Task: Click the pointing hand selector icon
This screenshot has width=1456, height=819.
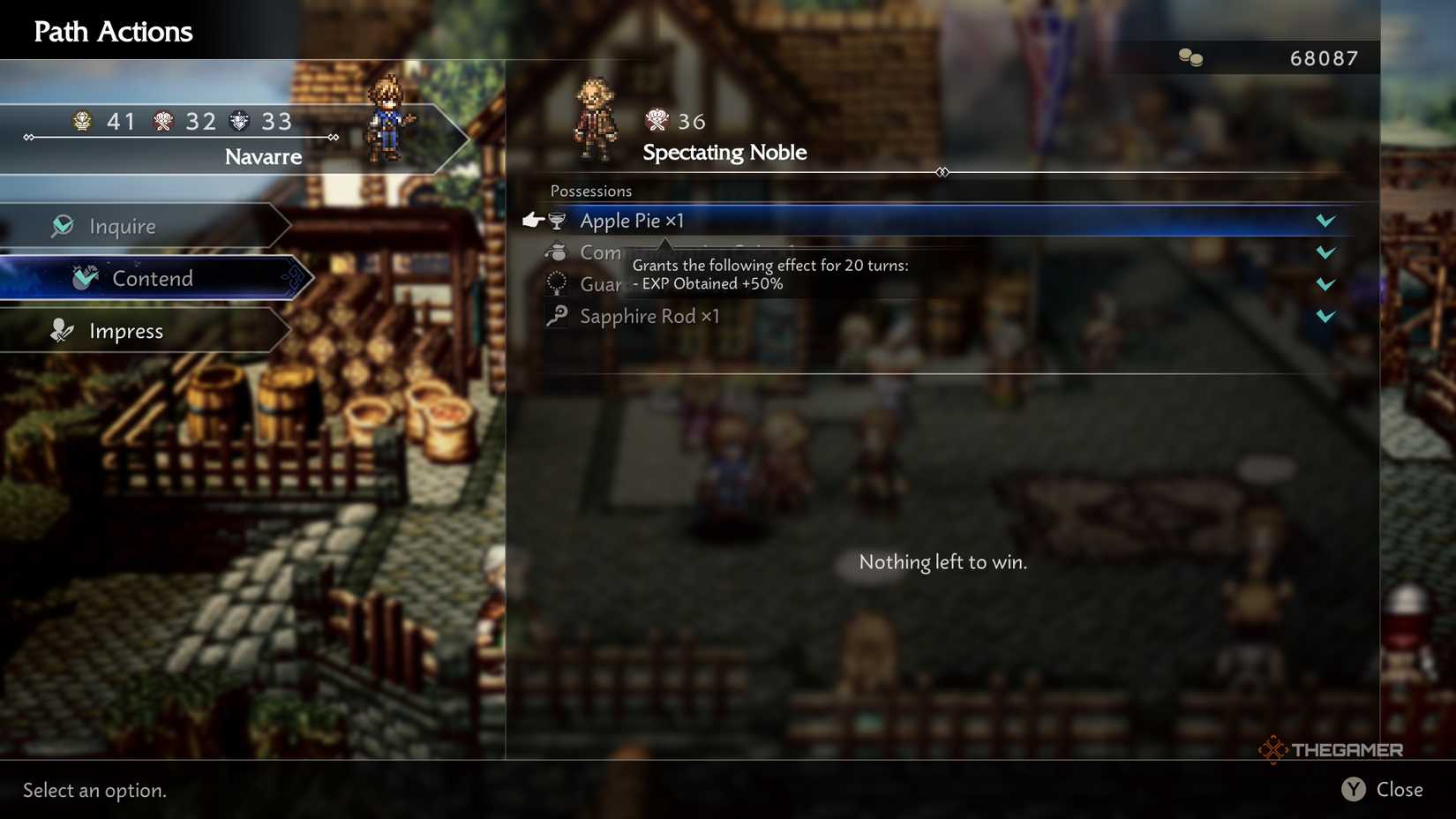Action: pyautogui.click(x=532, y=220)
